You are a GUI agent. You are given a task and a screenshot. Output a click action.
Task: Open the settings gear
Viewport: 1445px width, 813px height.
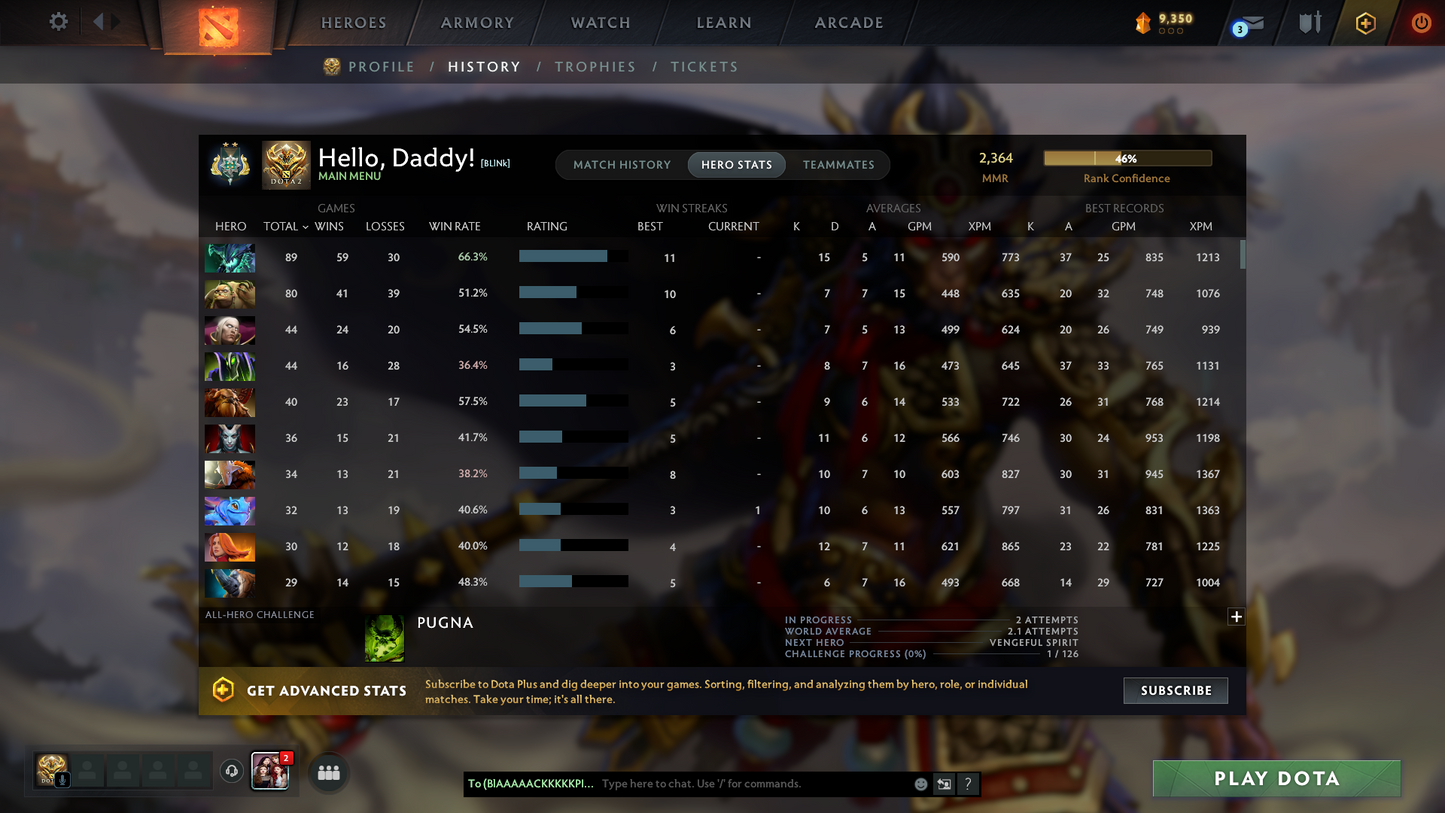point(57,21)
